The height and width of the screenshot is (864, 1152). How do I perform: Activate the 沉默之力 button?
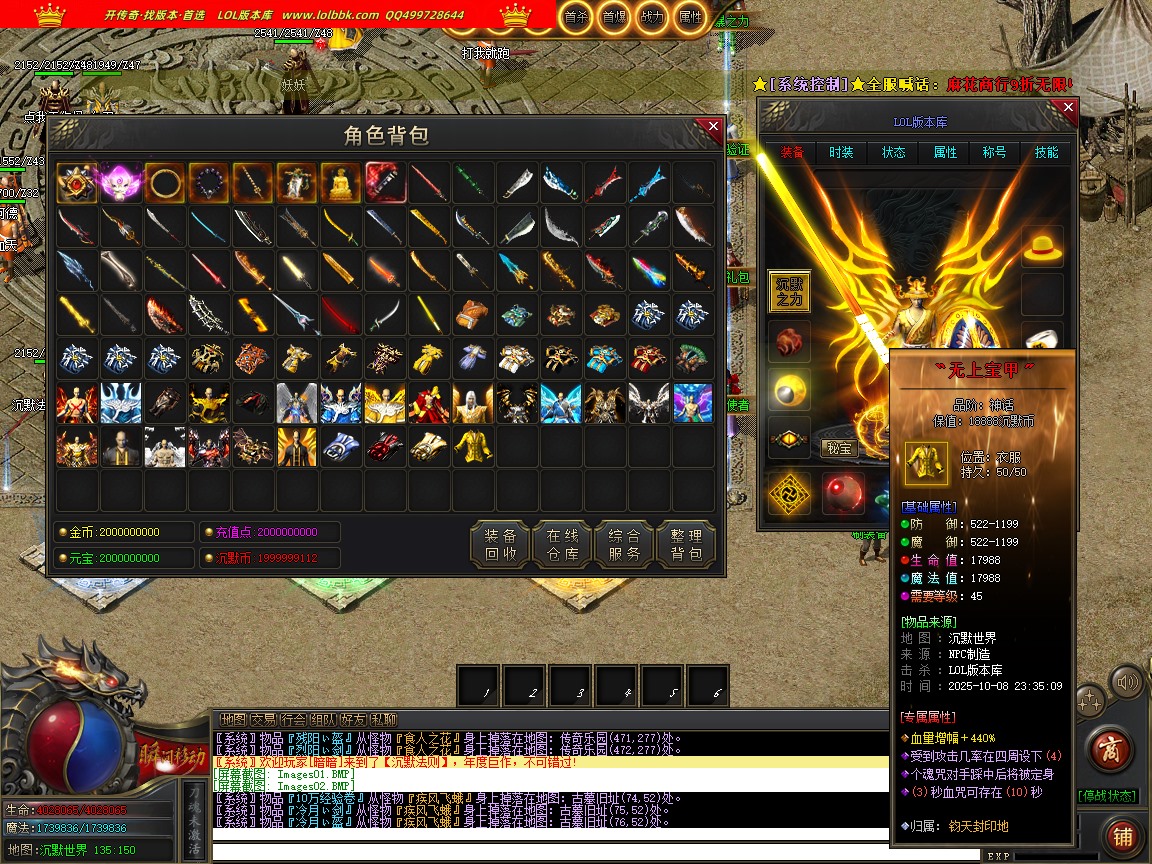pos(789,291)
